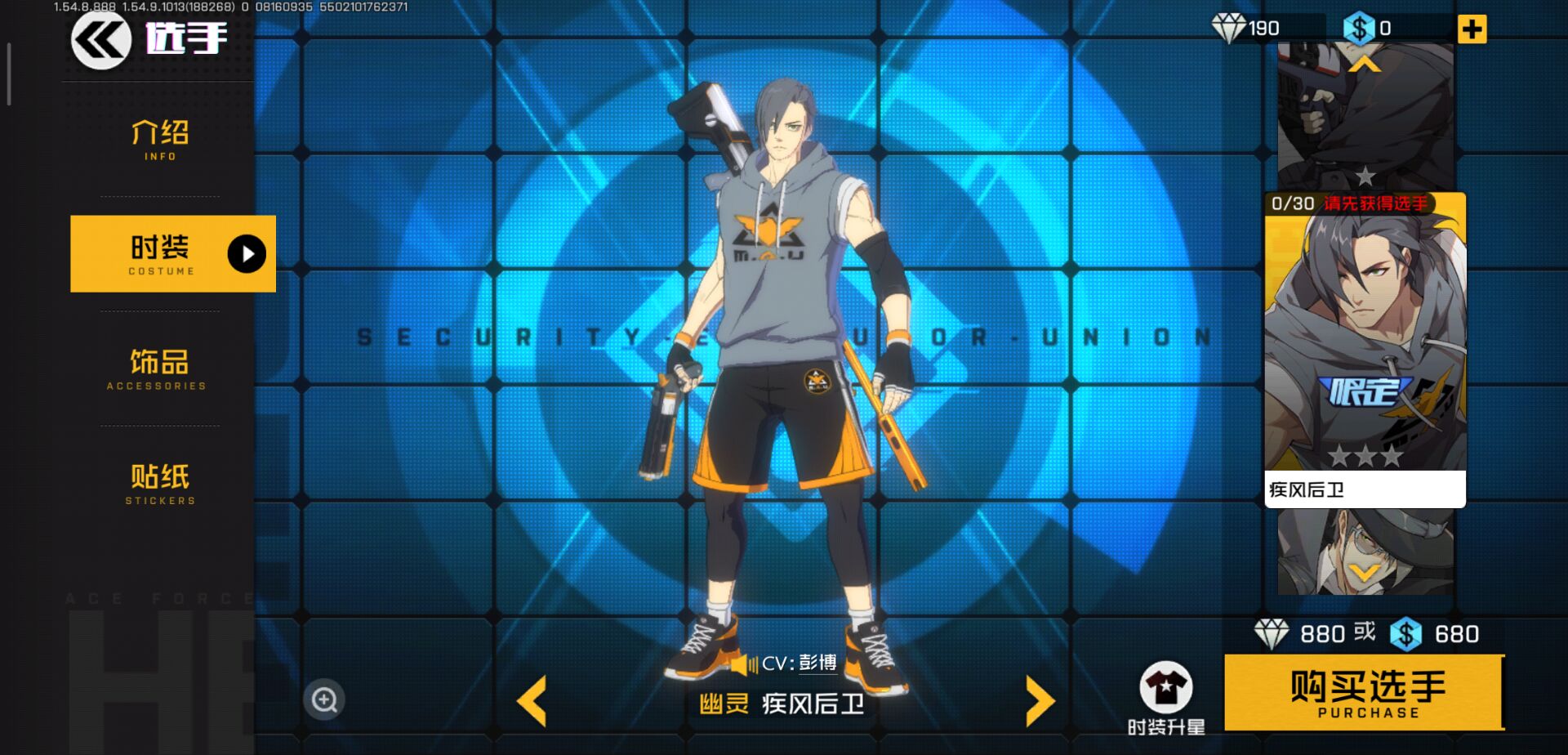The width and height of the screenshot is (1568, 755).
Task: Show the next character with right arrow
Action: coord(1040,701)
